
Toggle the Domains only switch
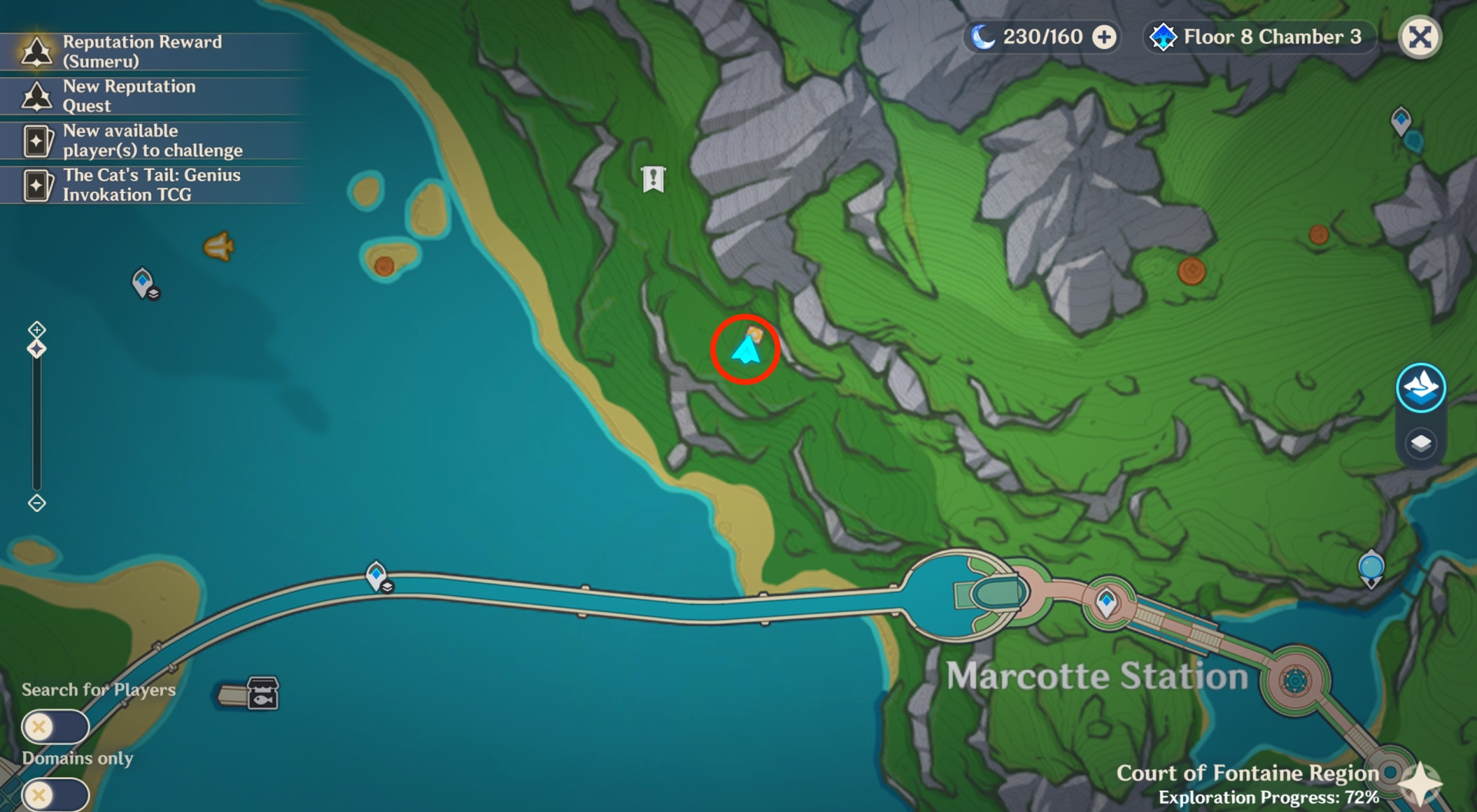55,794
